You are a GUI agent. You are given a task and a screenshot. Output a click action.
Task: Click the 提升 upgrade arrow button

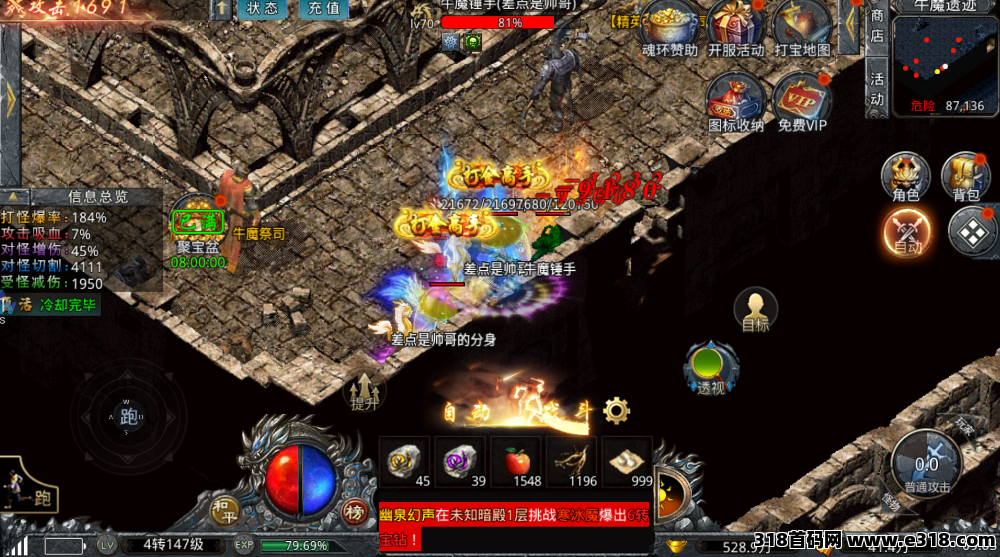pyautogui.click(x=365, y=392)
